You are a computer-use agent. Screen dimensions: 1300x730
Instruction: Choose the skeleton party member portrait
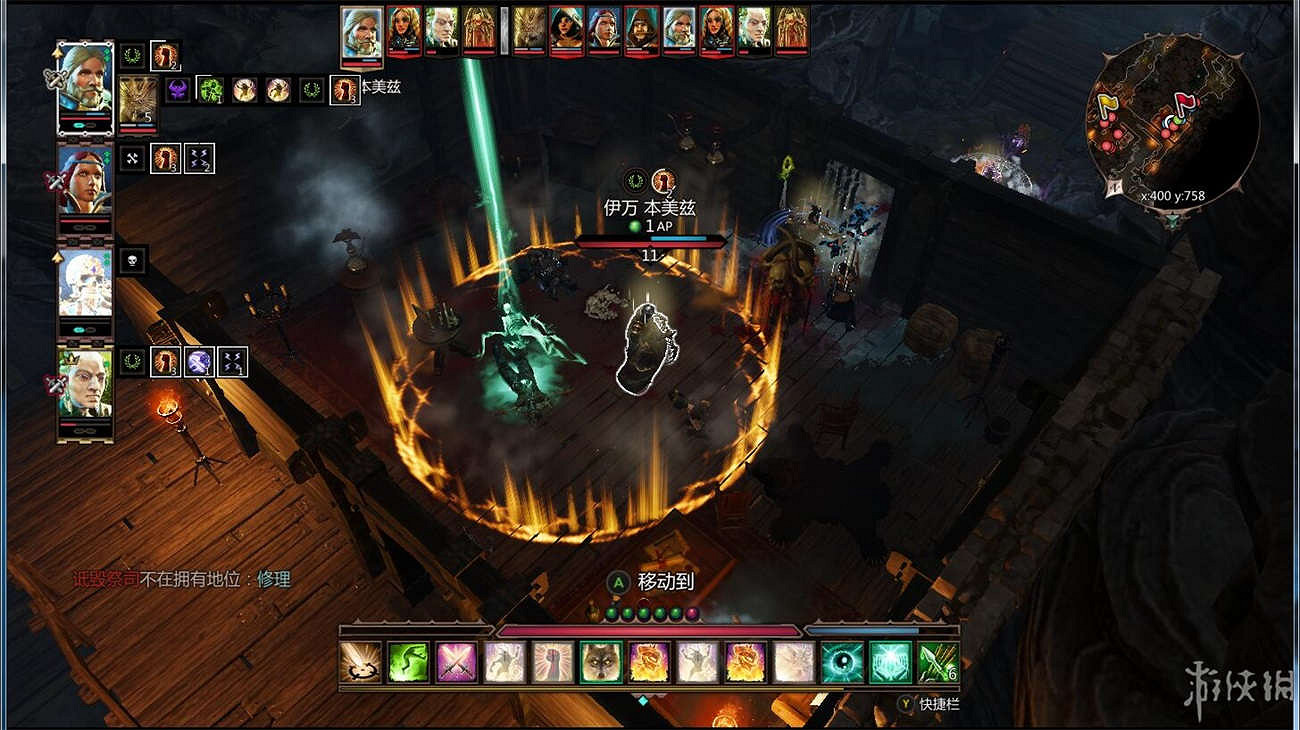[85, 283]
